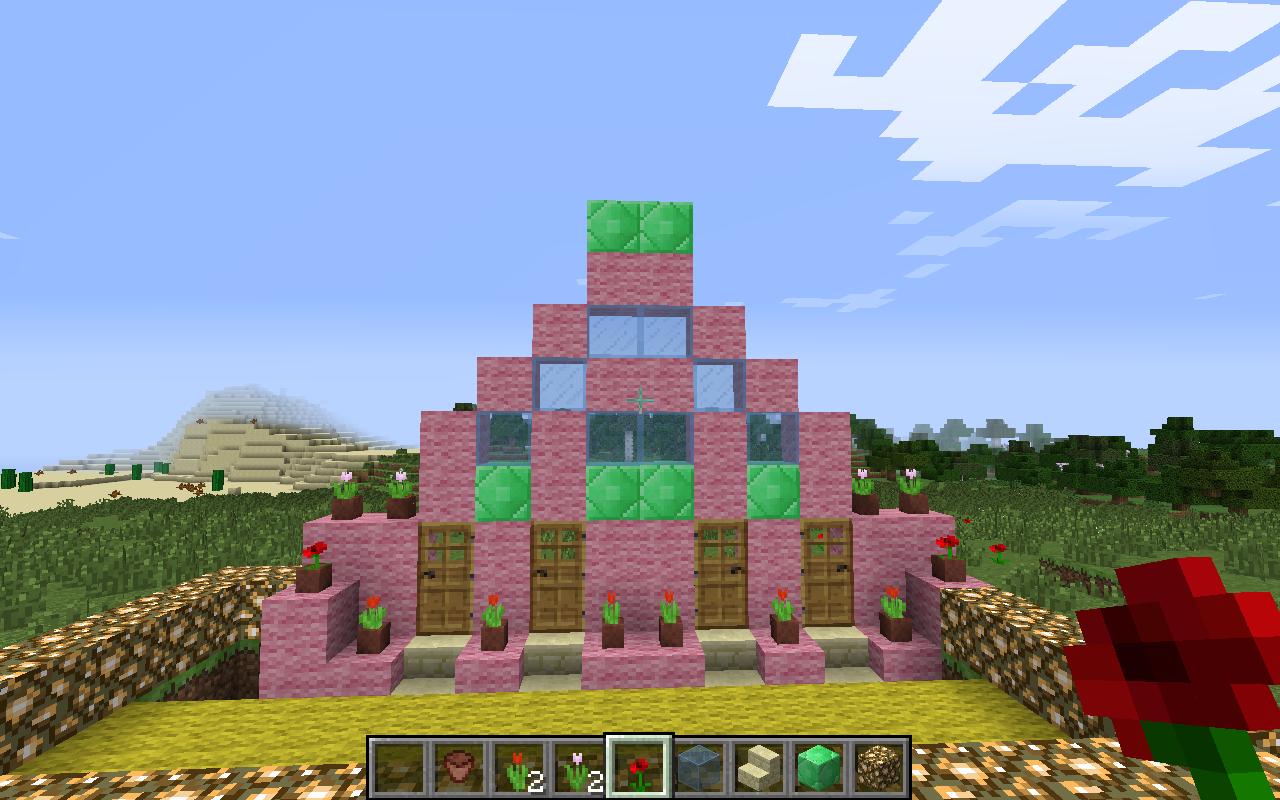Image resolution: width=1280 pixels, height=800 pixels.
Task: Click the center emerald block above the doors
Action: pyautogui.click(x=613, y=490)
